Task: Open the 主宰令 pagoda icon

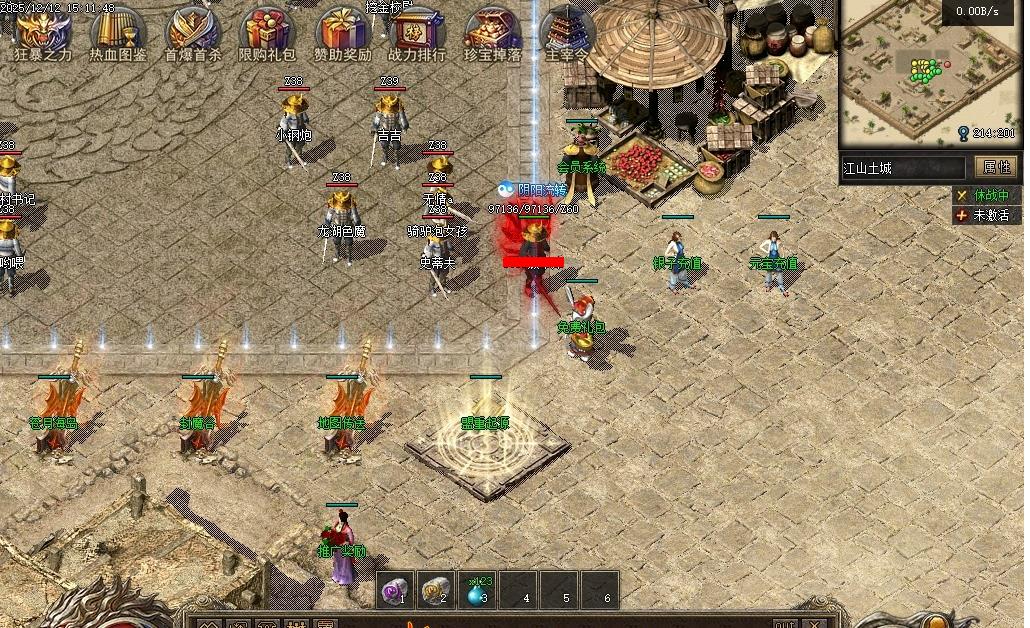Action: coord(567,34)
